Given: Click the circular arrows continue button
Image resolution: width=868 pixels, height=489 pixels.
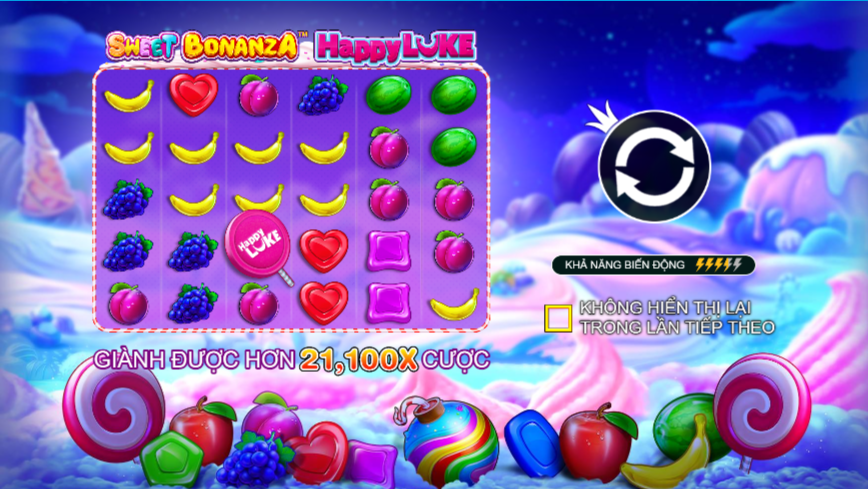Looking at the screenshot, I should (x=654, y=166).
